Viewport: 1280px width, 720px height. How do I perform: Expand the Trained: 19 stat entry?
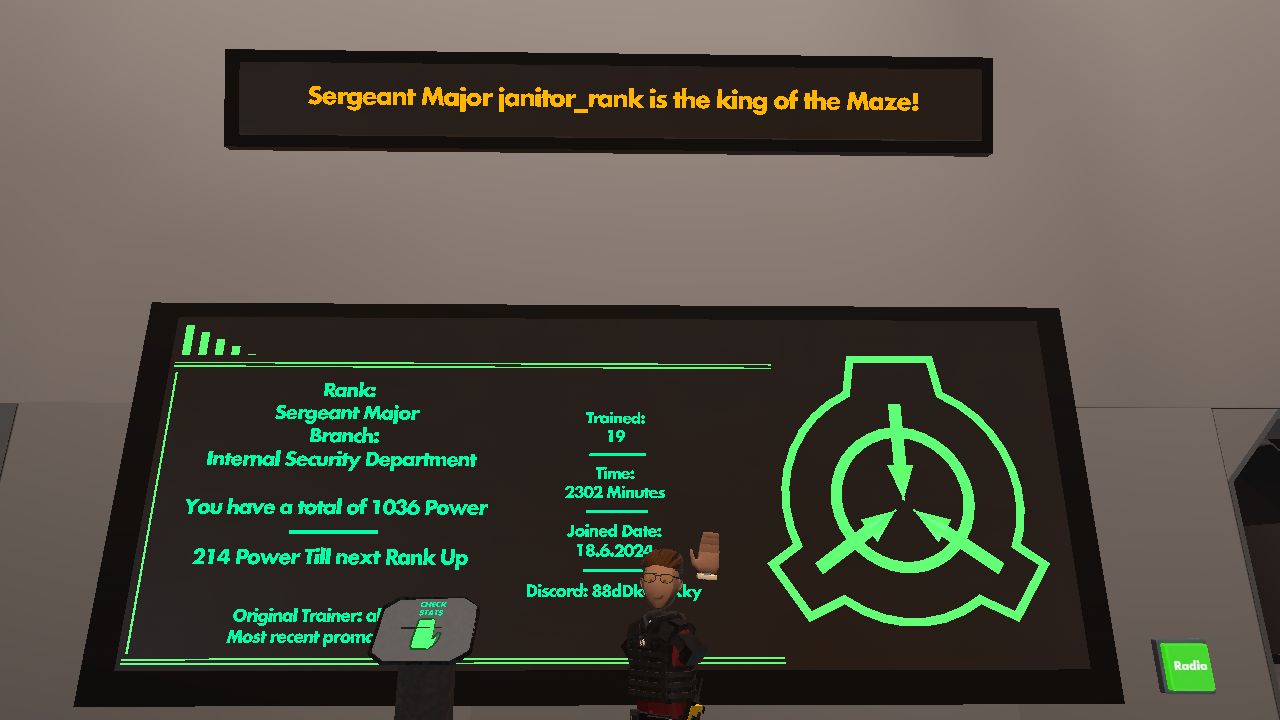pos(614,427)
